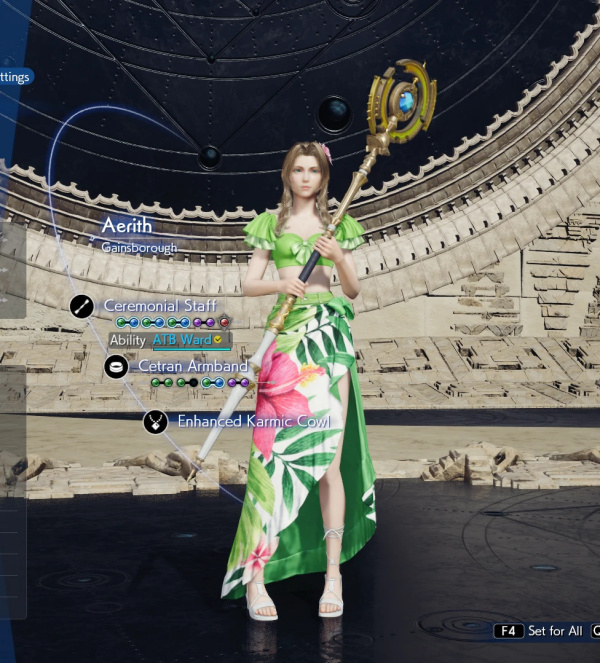Click the staff weapon icon
The image size is (600, 663).
click(x=82, y=306)
